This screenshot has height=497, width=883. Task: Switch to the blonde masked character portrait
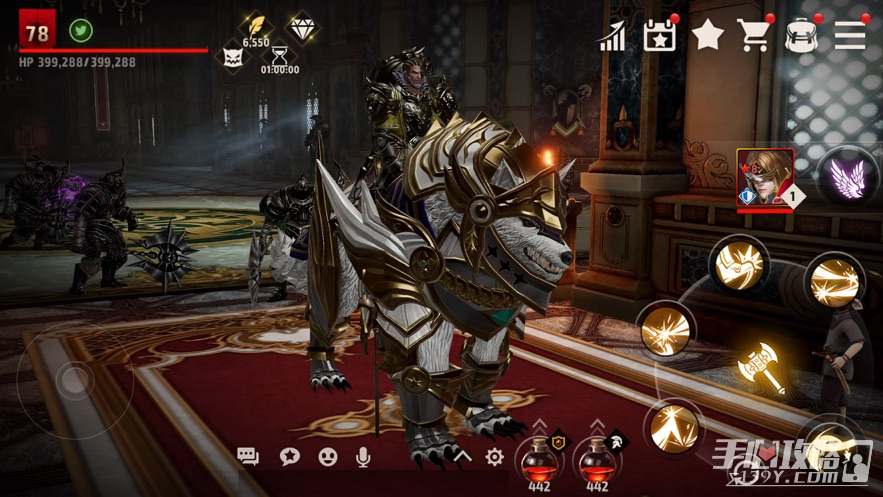765,178
